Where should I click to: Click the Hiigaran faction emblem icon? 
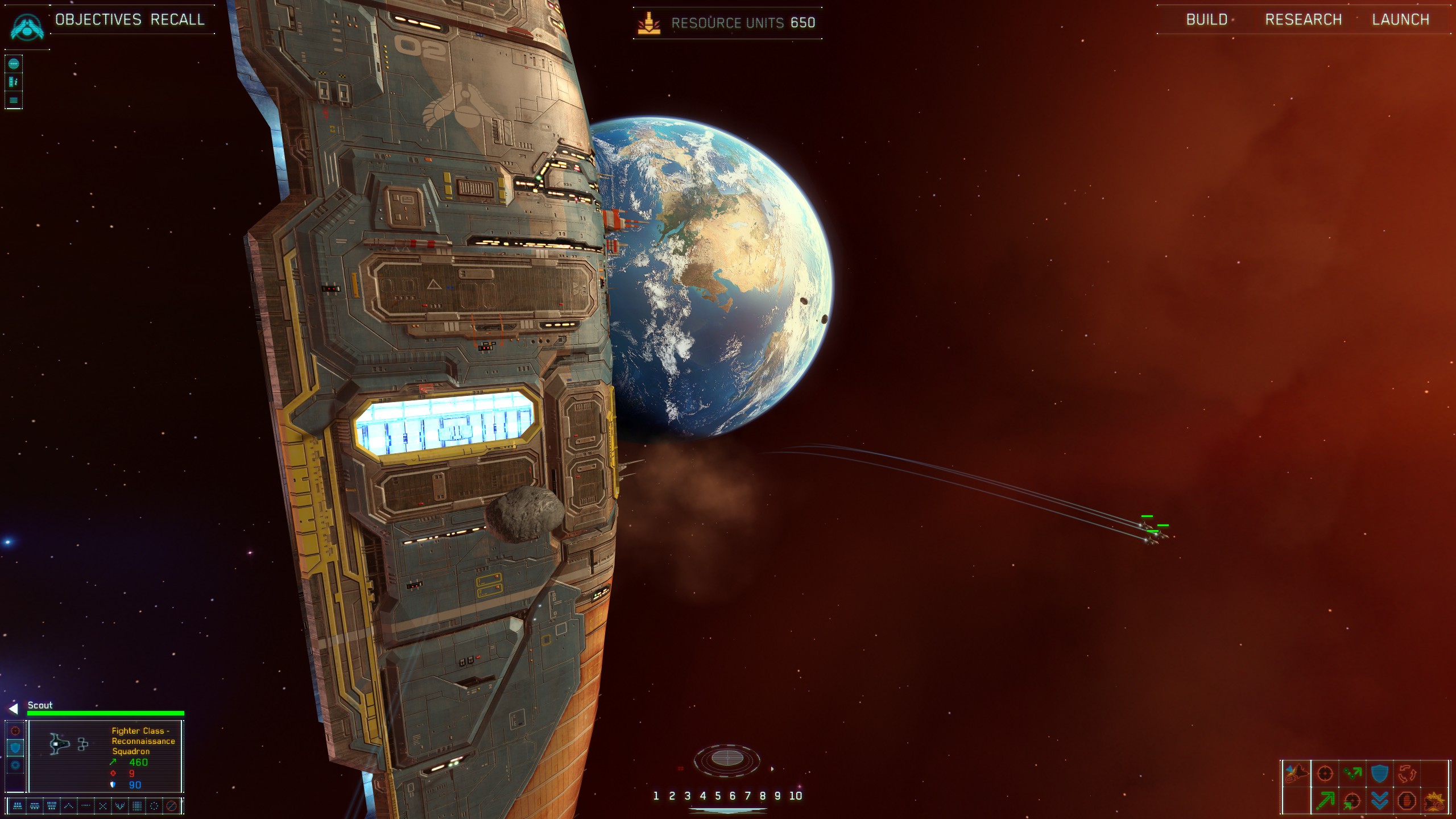[x=27, y=26]
